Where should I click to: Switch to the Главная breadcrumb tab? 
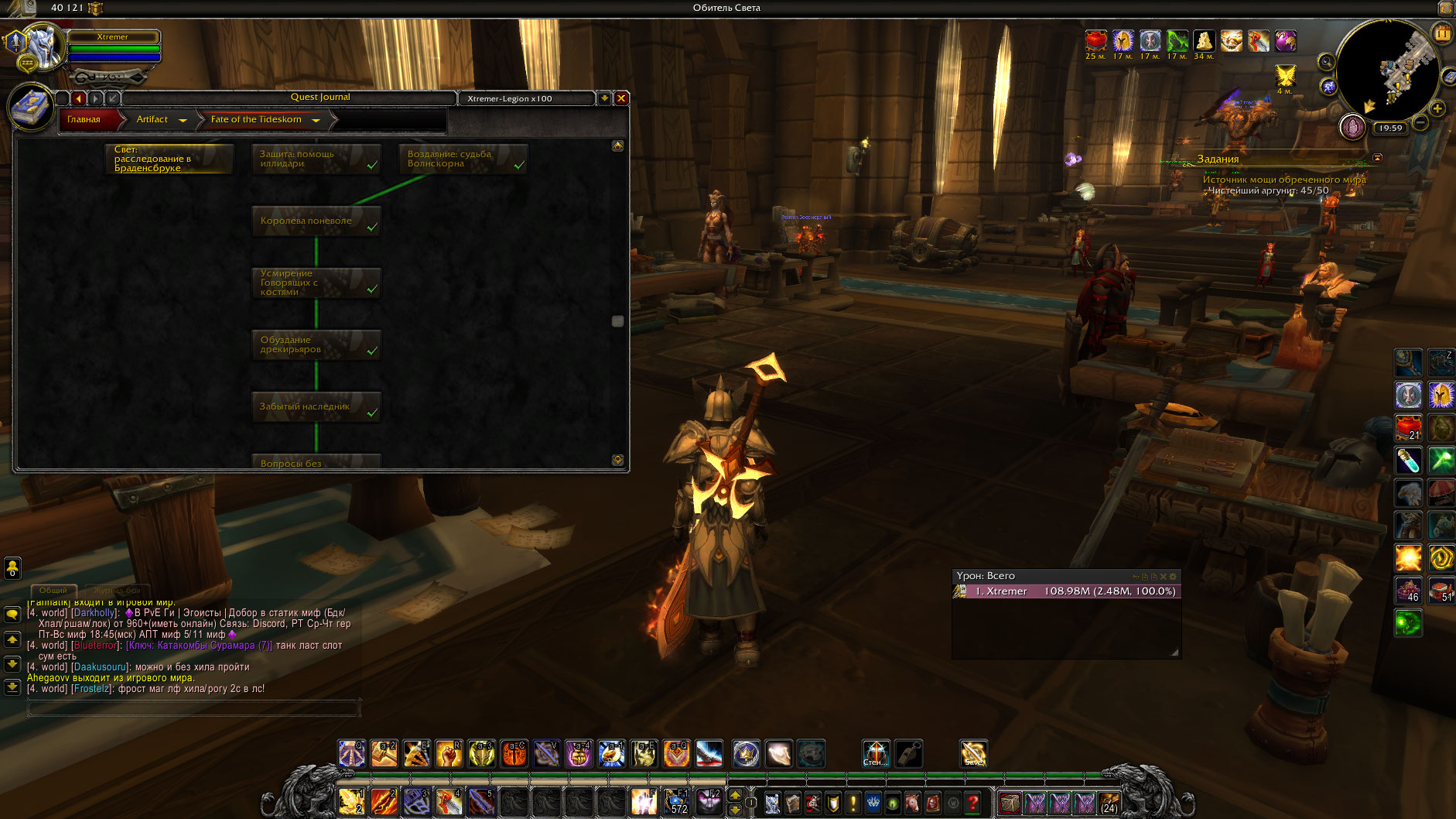click(84, 119)
